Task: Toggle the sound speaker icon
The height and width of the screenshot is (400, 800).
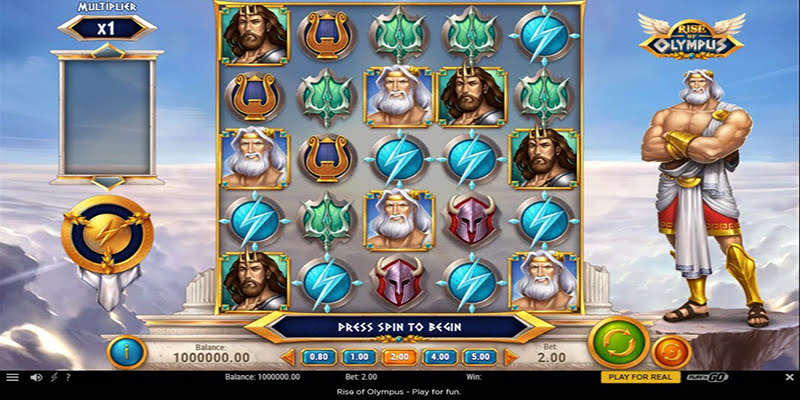Action: tap(36, 377)
